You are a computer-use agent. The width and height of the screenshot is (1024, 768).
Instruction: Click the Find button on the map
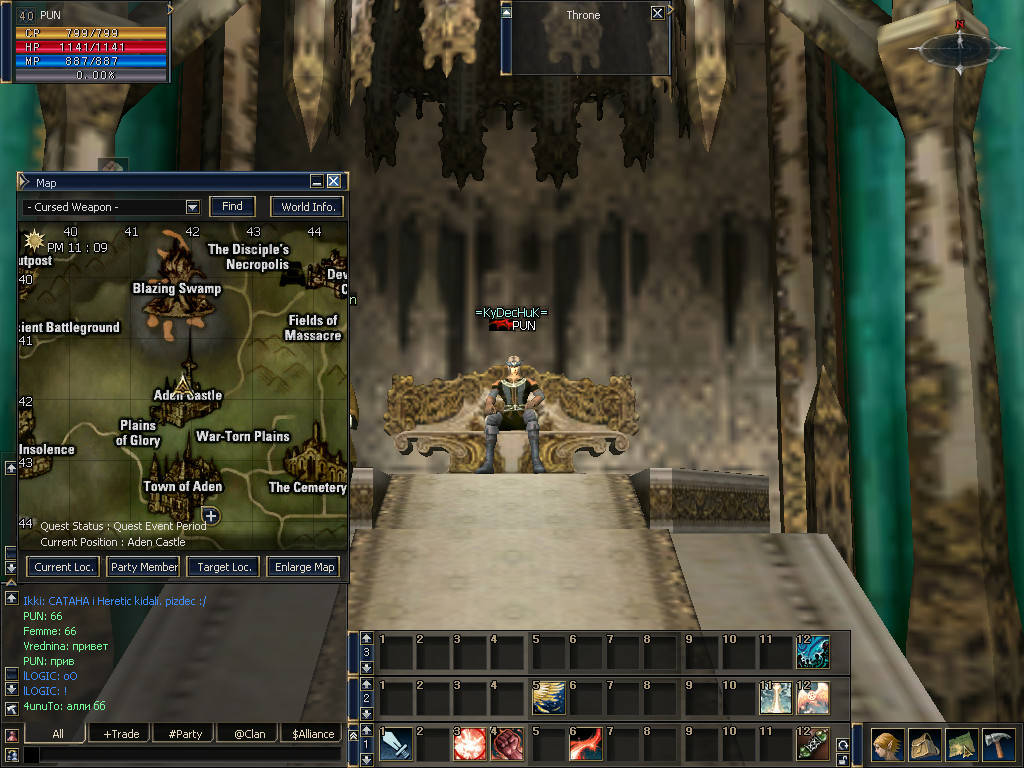(232, 207)
